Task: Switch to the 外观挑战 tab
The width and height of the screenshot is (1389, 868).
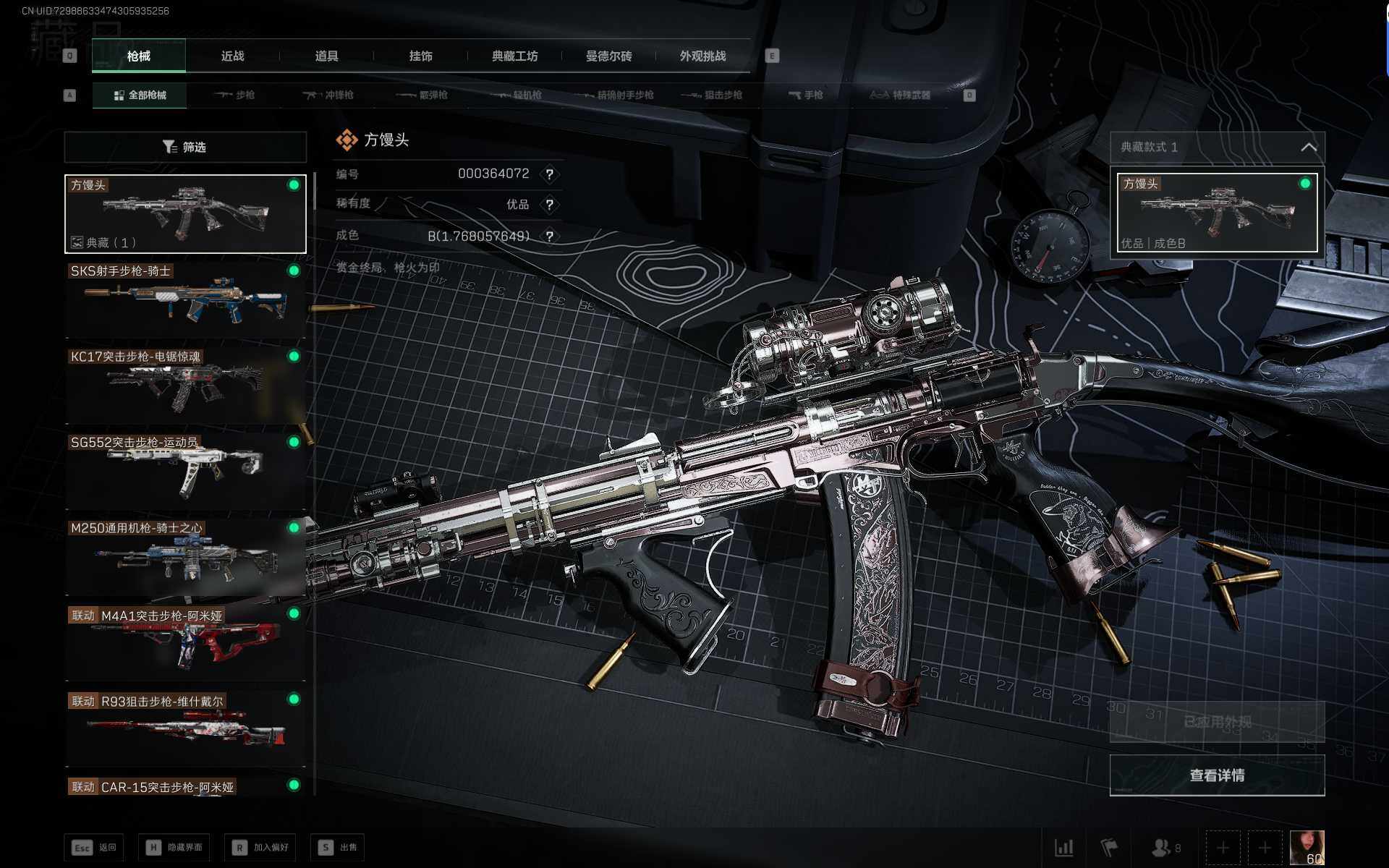Action: (x=702, y=56)
